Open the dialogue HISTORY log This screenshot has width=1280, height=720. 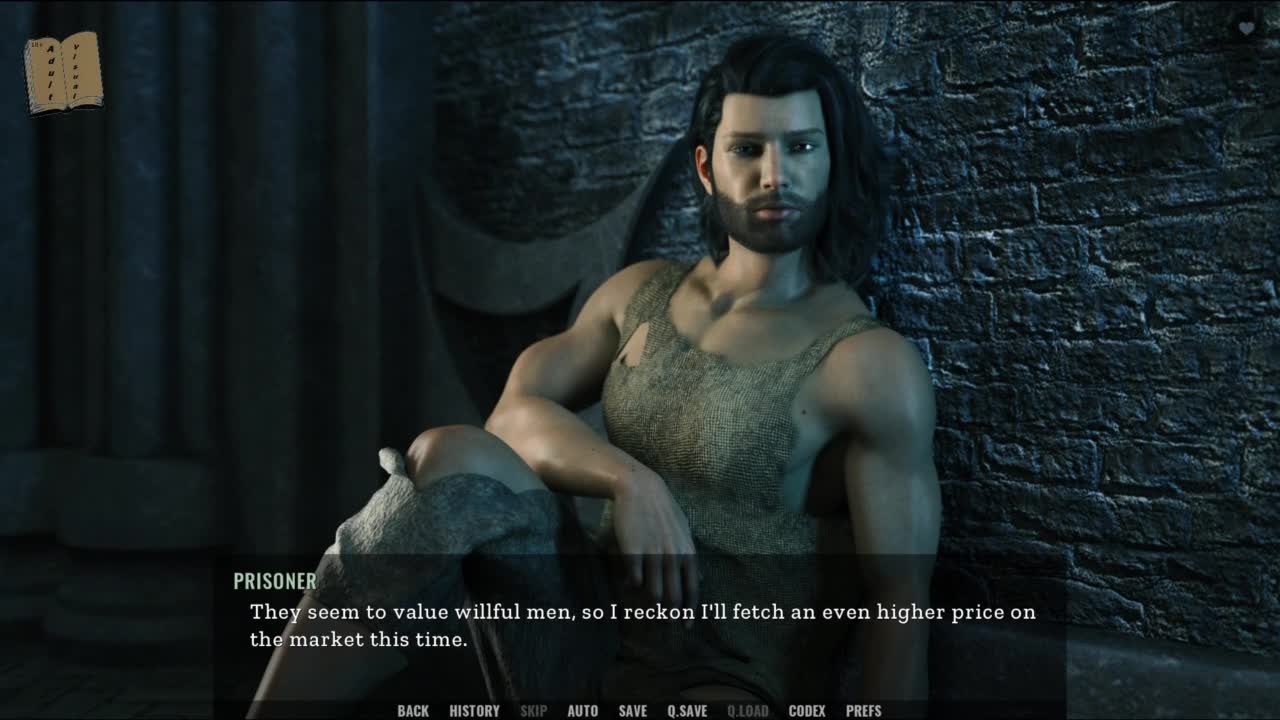(x=474, y=711)
